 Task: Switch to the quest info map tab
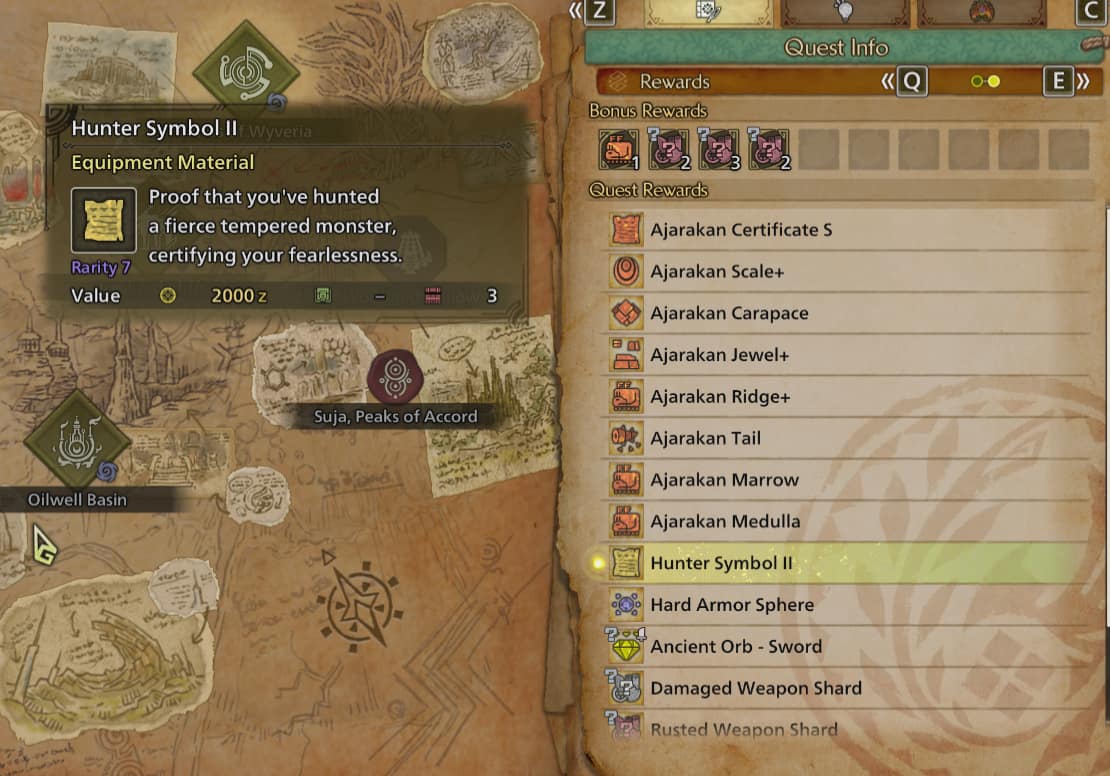[x=709, y=12]
